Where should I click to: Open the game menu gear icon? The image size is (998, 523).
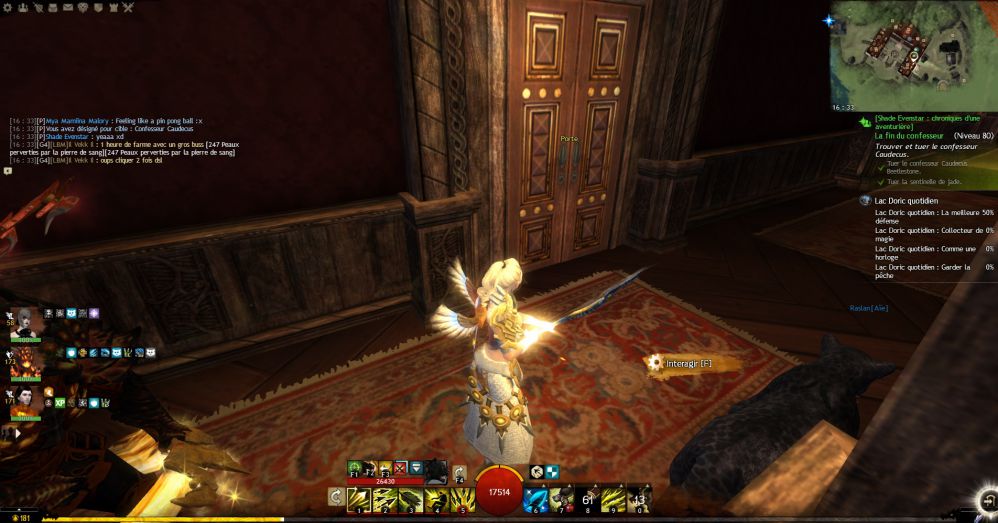[7, 7]
